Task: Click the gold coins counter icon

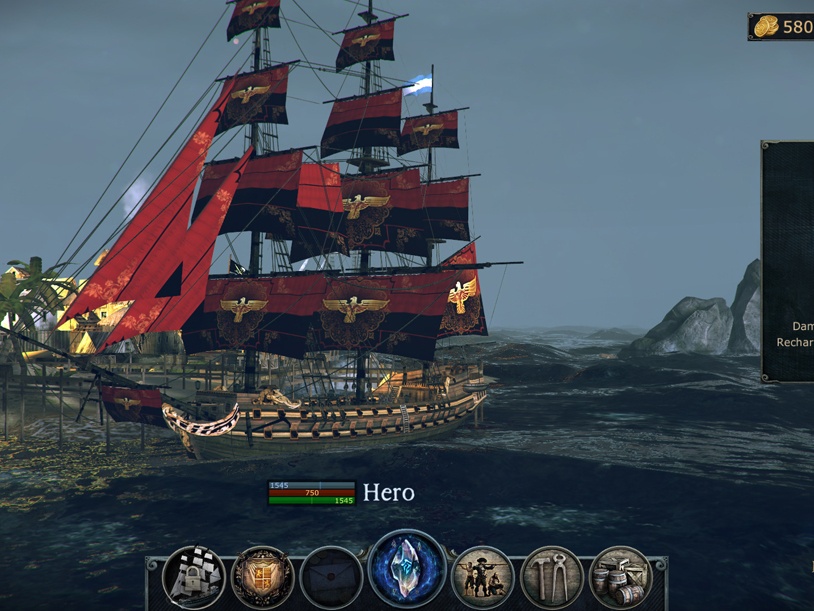Action: pos(767,27)
